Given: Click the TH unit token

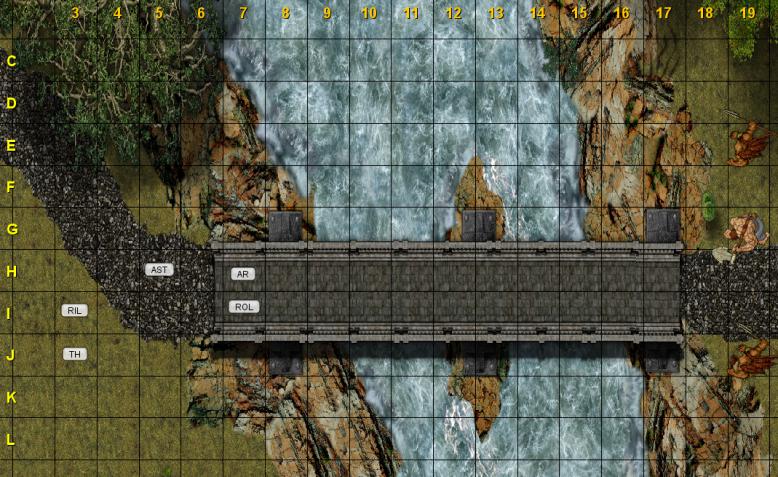Looking at the screenshot, I should coord(74,354).
